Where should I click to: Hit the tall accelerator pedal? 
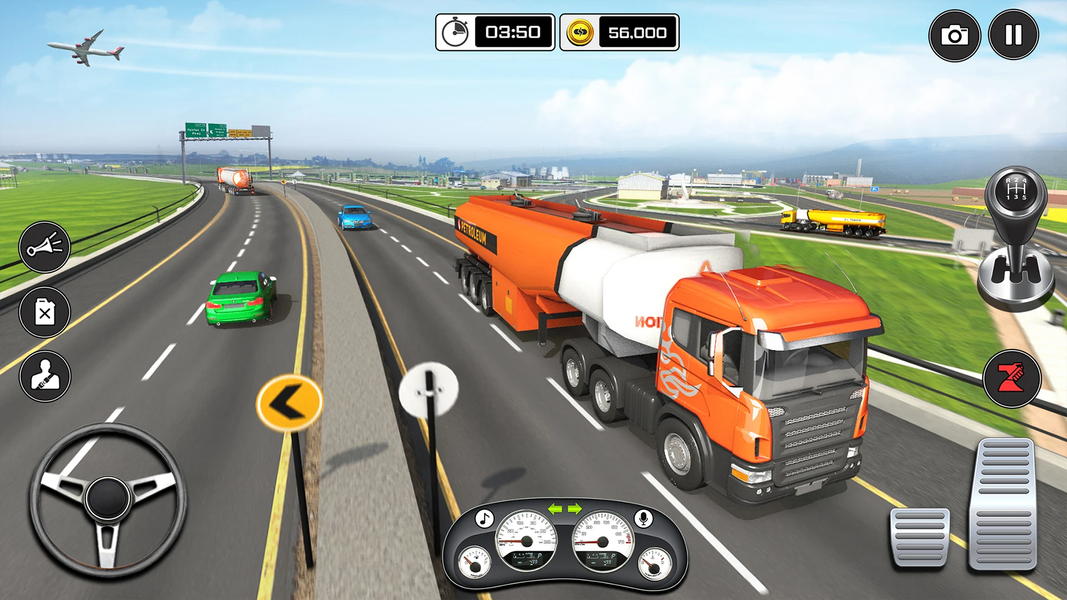pyautogui.click(x=1004, y=503)
